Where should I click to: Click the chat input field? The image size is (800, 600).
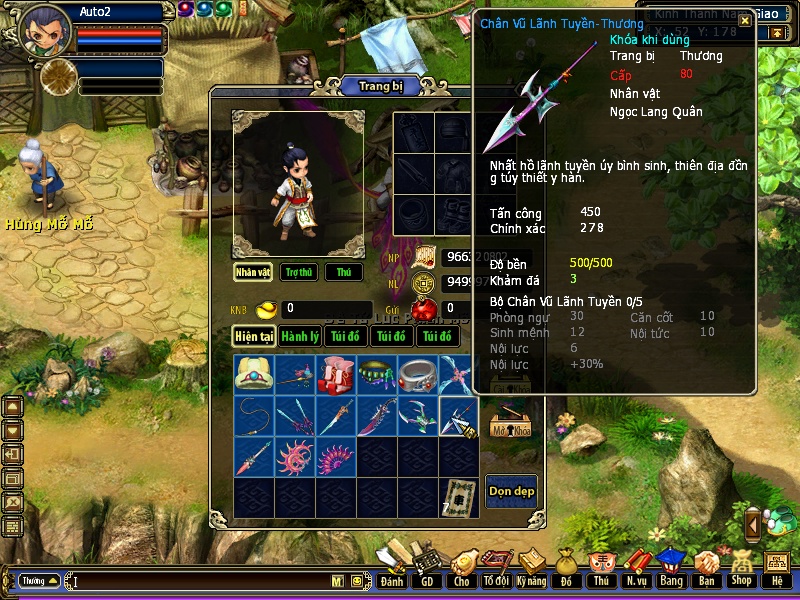tap(200, 581)
